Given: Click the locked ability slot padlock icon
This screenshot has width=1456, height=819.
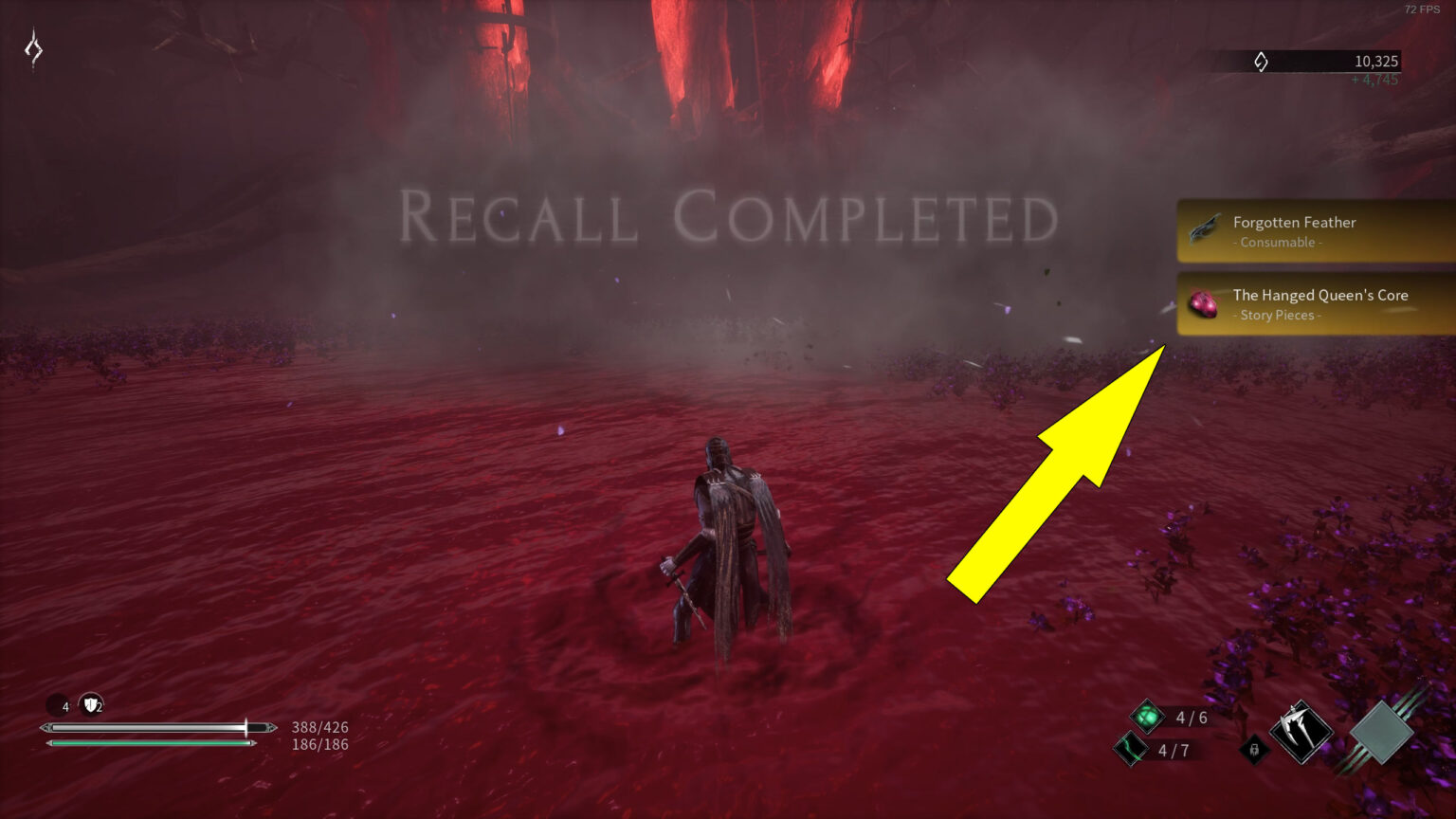Looking at the screenshot, I should tap(1253, 749).
